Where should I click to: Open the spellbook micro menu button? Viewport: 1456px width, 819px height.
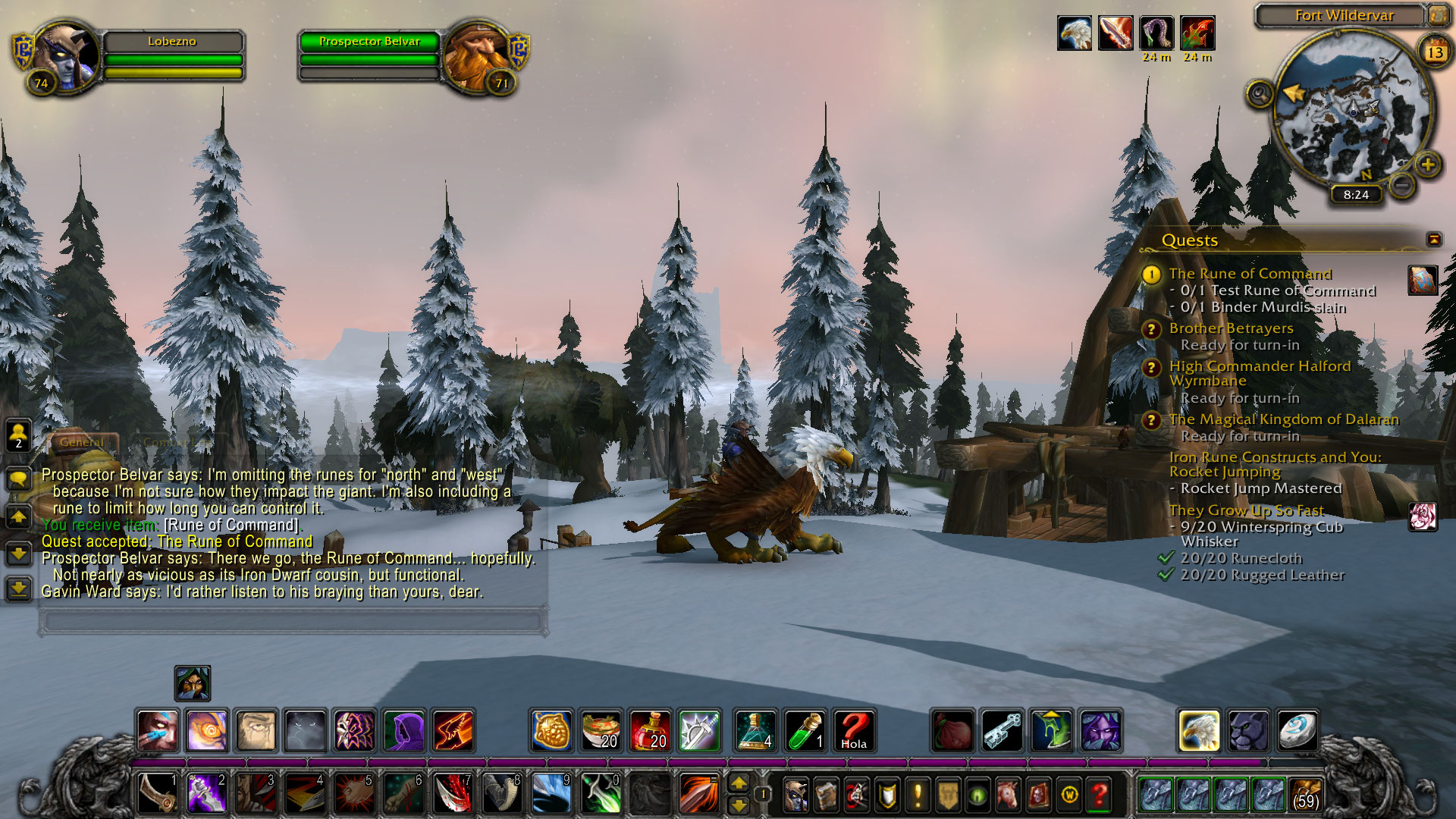pyautogui.click(x=826, y=795)
